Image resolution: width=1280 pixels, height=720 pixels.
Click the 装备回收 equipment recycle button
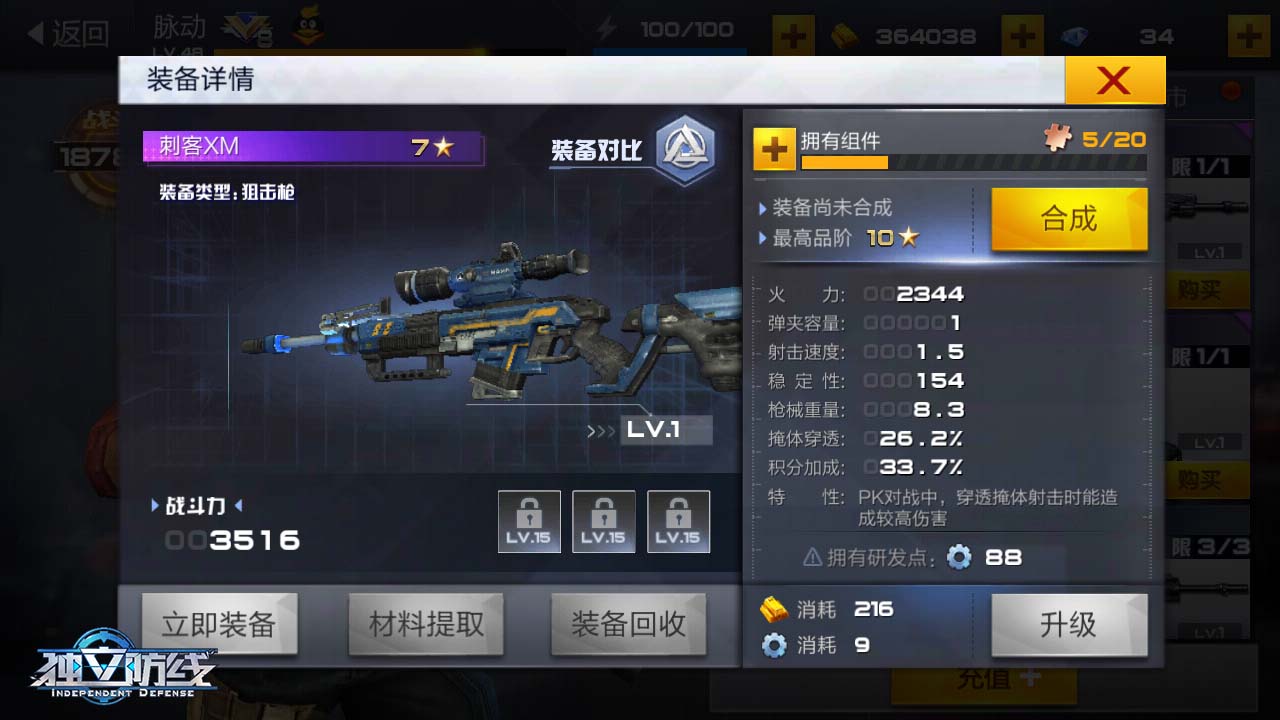(628, 624)
